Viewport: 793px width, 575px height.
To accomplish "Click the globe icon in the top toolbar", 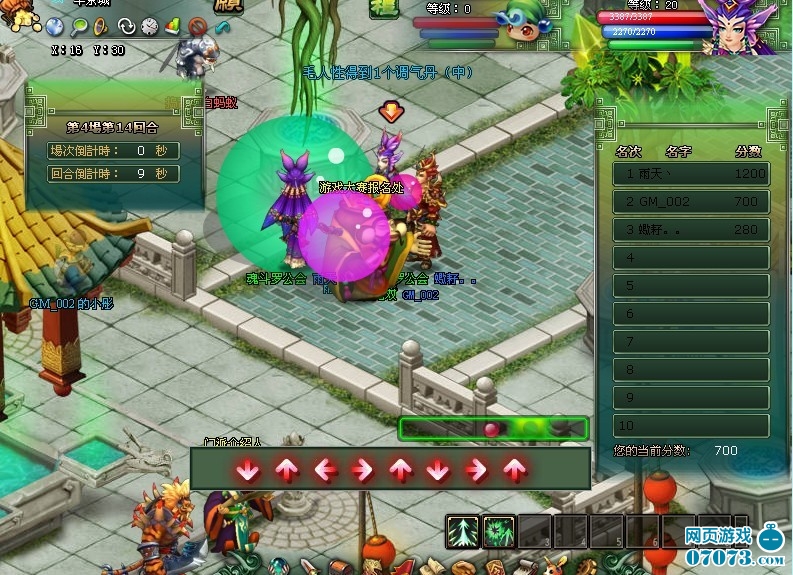I will 55,26.
